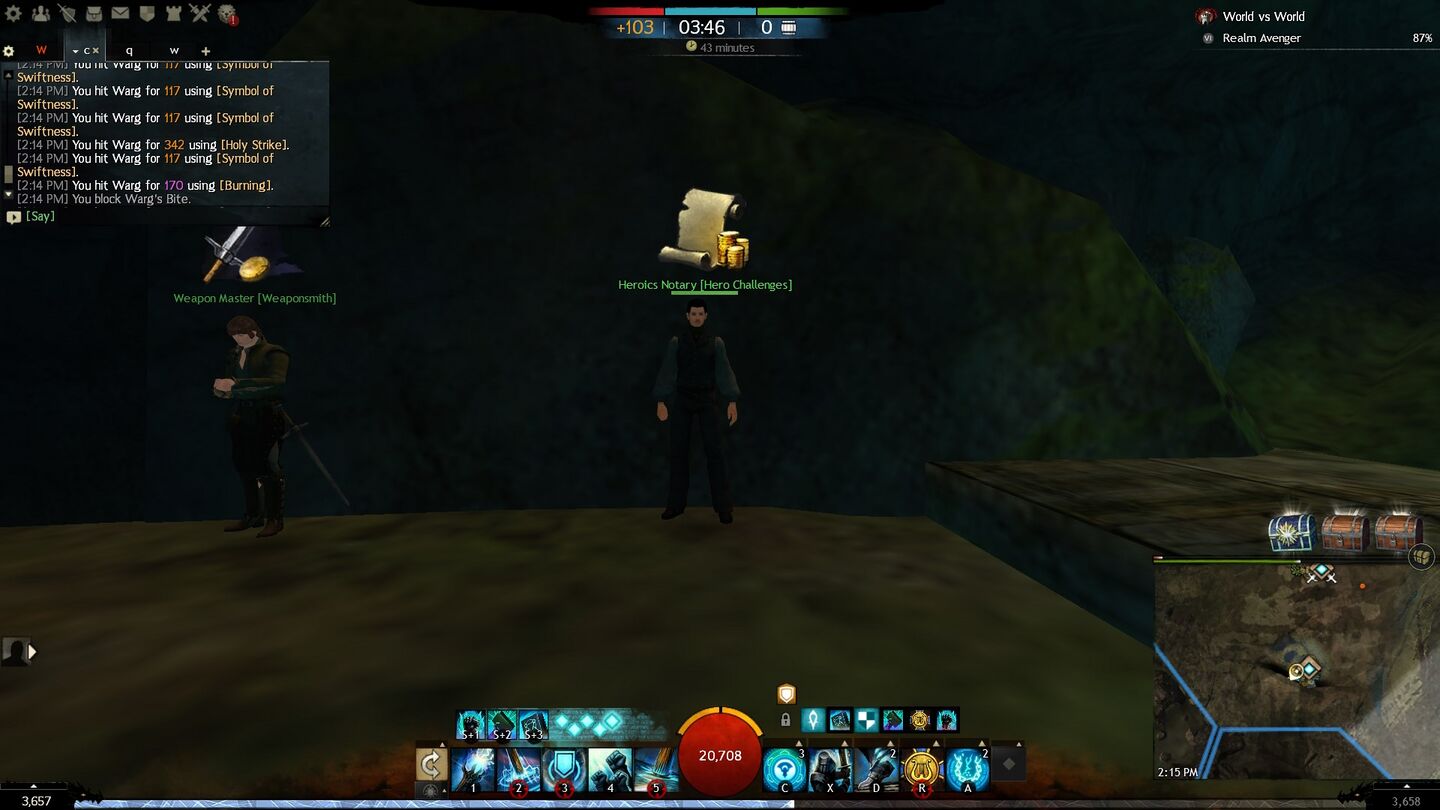Viewport: 1440px width, 810px height.
Task: Click the weapon swap arrows icon
Action: point(429,766)
